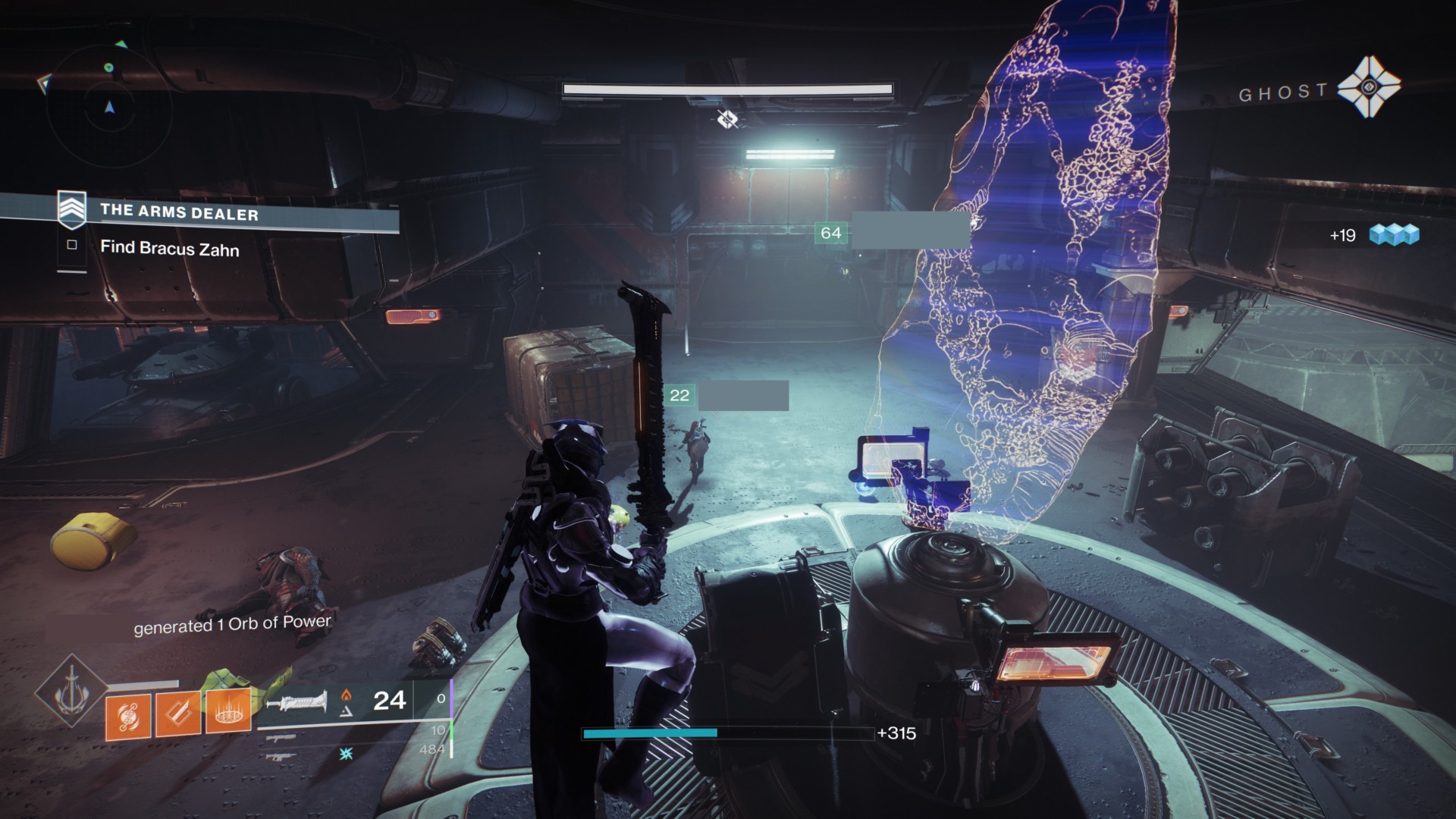This screenshot has height=819, width=1456.
Task: Click the solar flame damage icon
Action: (345, 696)
